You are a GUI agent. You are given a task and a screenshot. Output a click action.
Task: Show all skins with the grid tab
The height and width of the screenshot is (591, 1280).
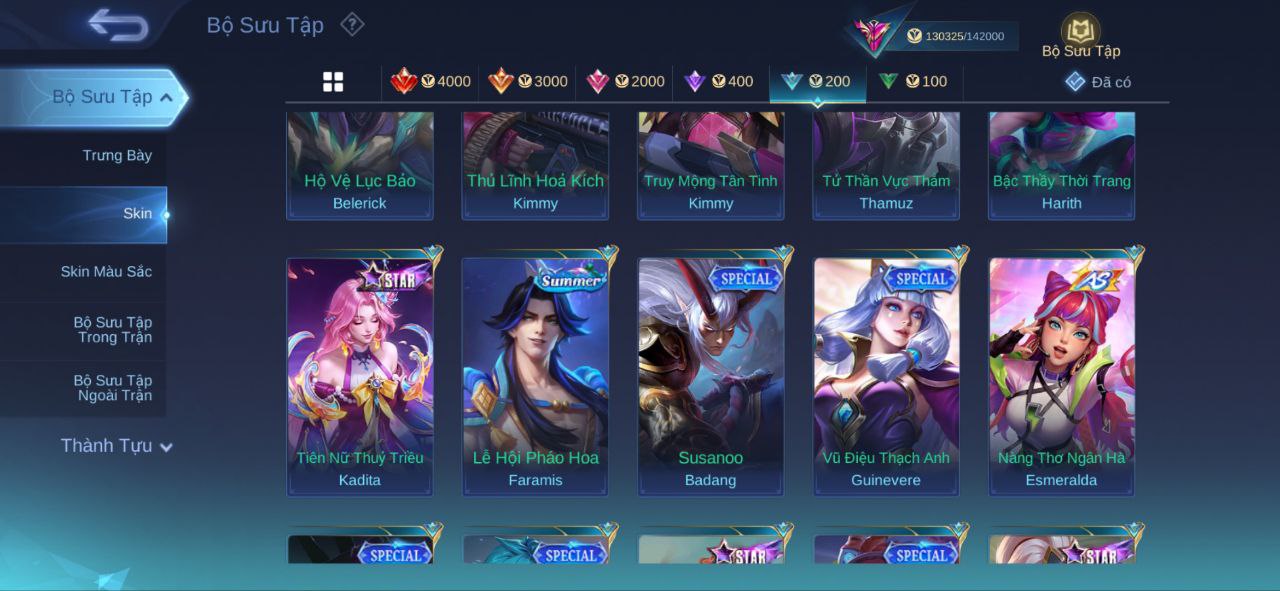tap(333, 82)
